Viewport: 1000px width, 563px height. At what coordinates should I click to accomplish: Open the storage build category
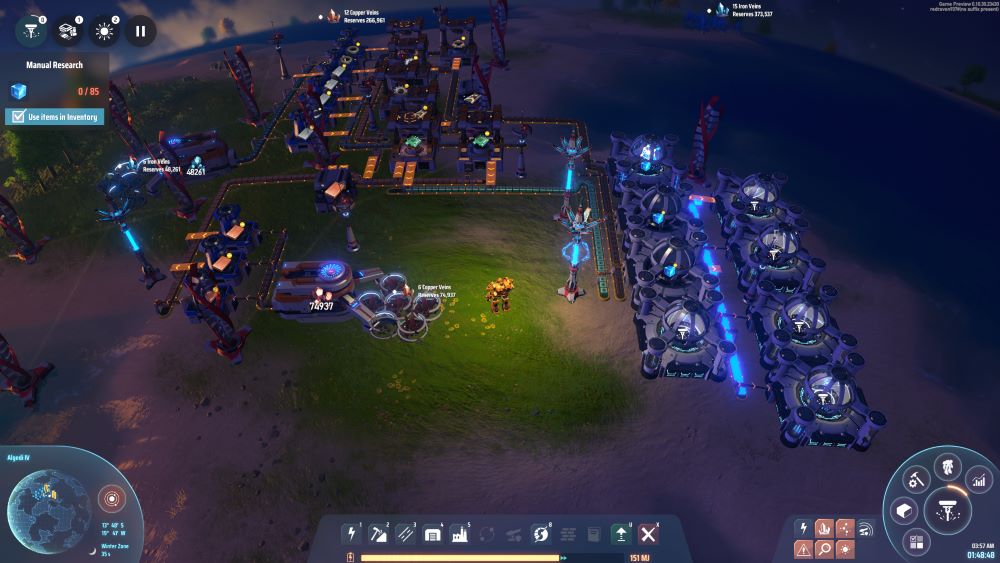pos(432,534)
